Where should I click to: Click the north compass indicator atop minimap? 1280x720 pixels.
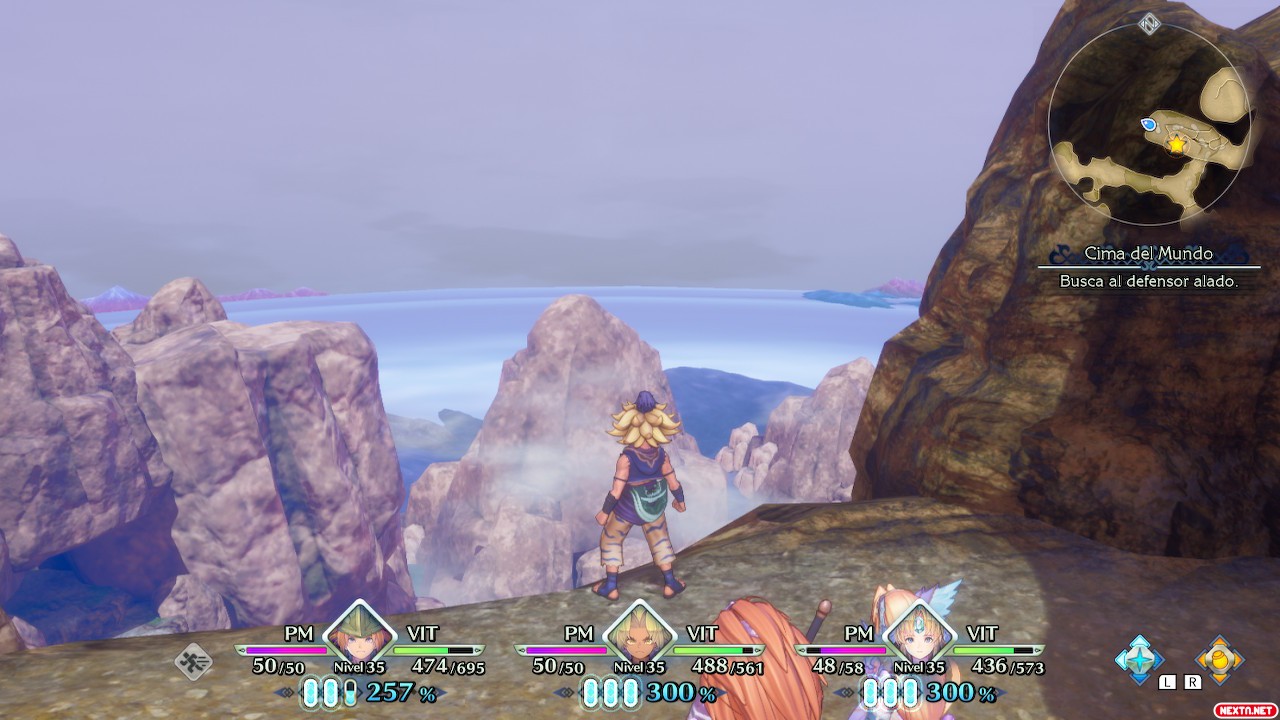coord(1149,23)
